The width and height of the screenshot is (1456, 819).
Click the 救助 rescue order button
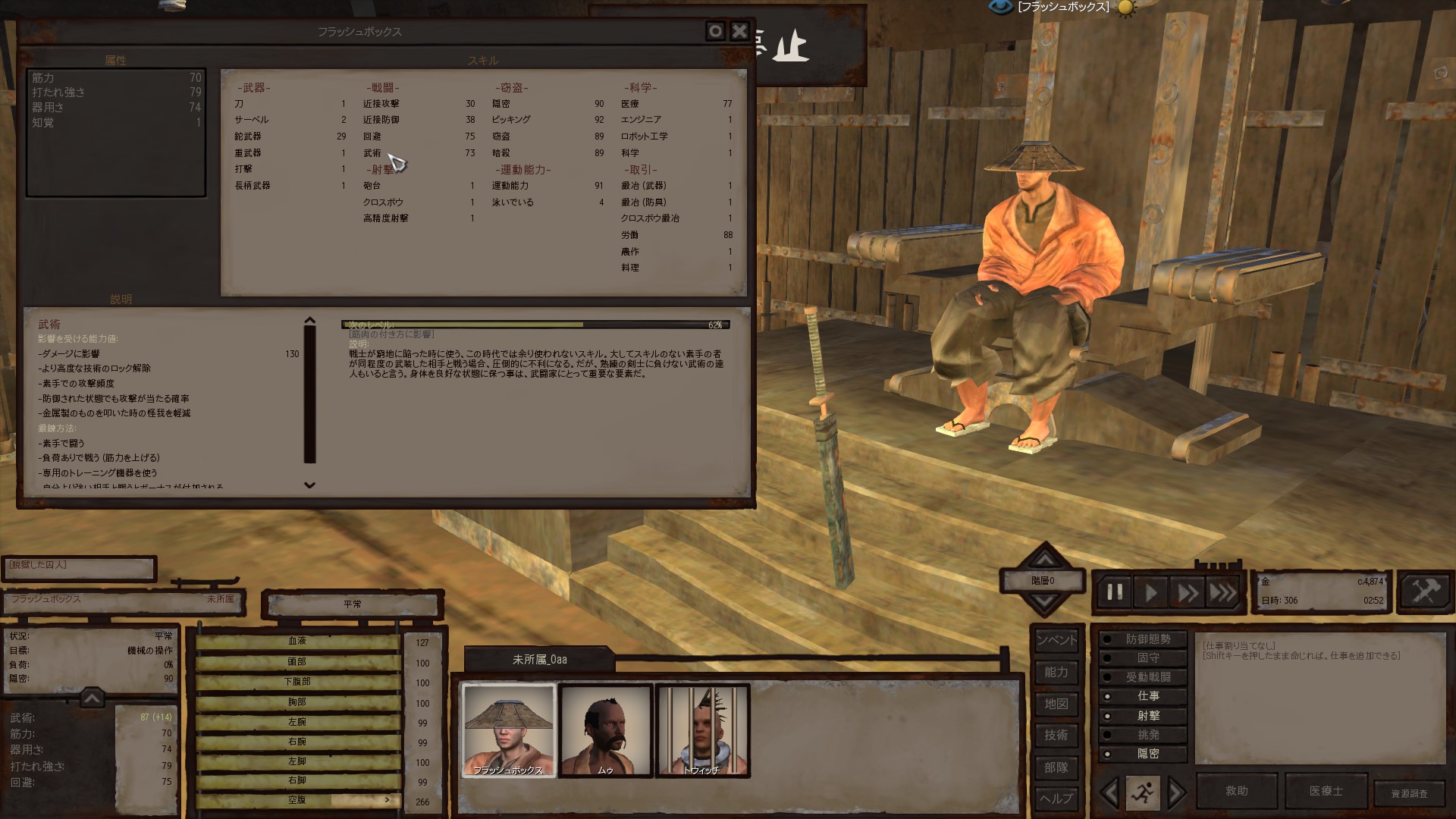pyautogui.click(x=1237, y=791)
